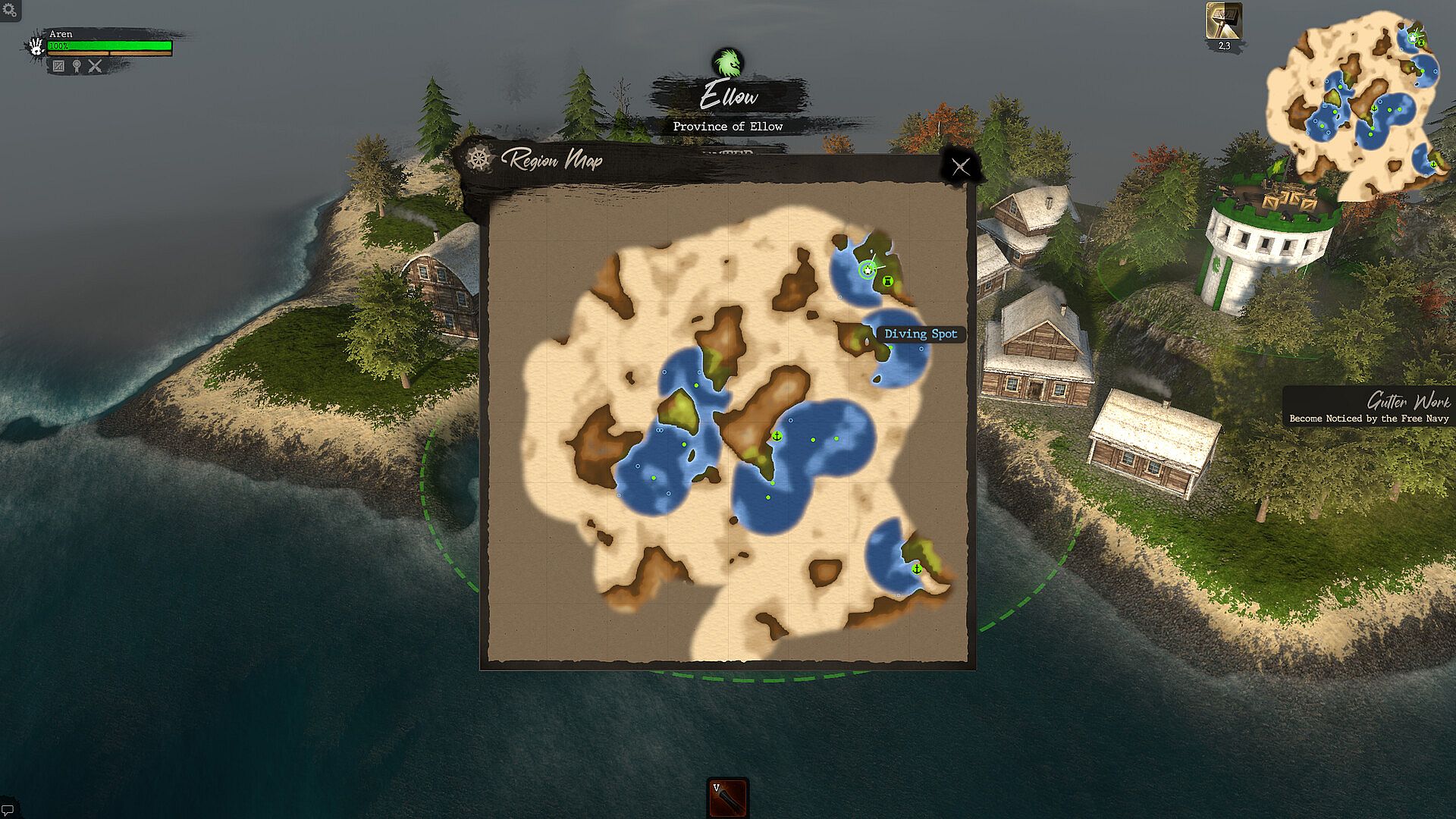Select the anchor marker beside the central island
The image size is (1456, 819).
point(777,435)
